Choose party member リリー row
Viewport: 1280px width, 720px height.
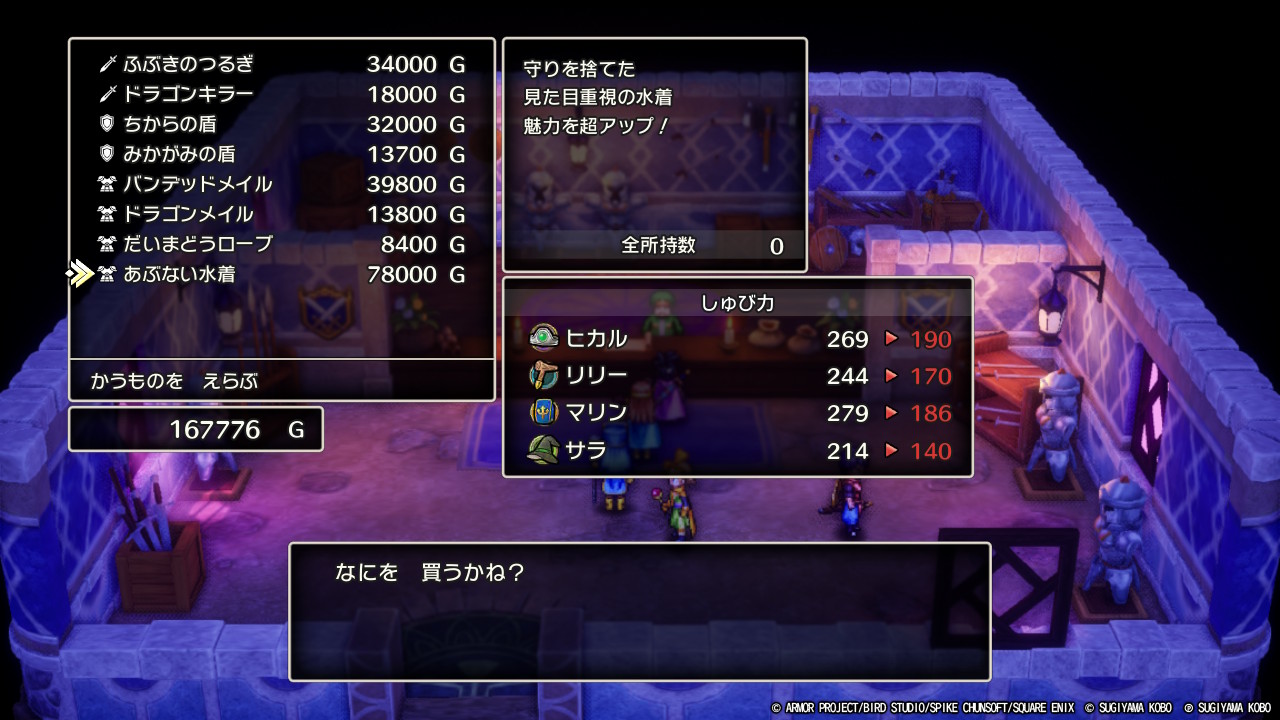click(738, 376)
